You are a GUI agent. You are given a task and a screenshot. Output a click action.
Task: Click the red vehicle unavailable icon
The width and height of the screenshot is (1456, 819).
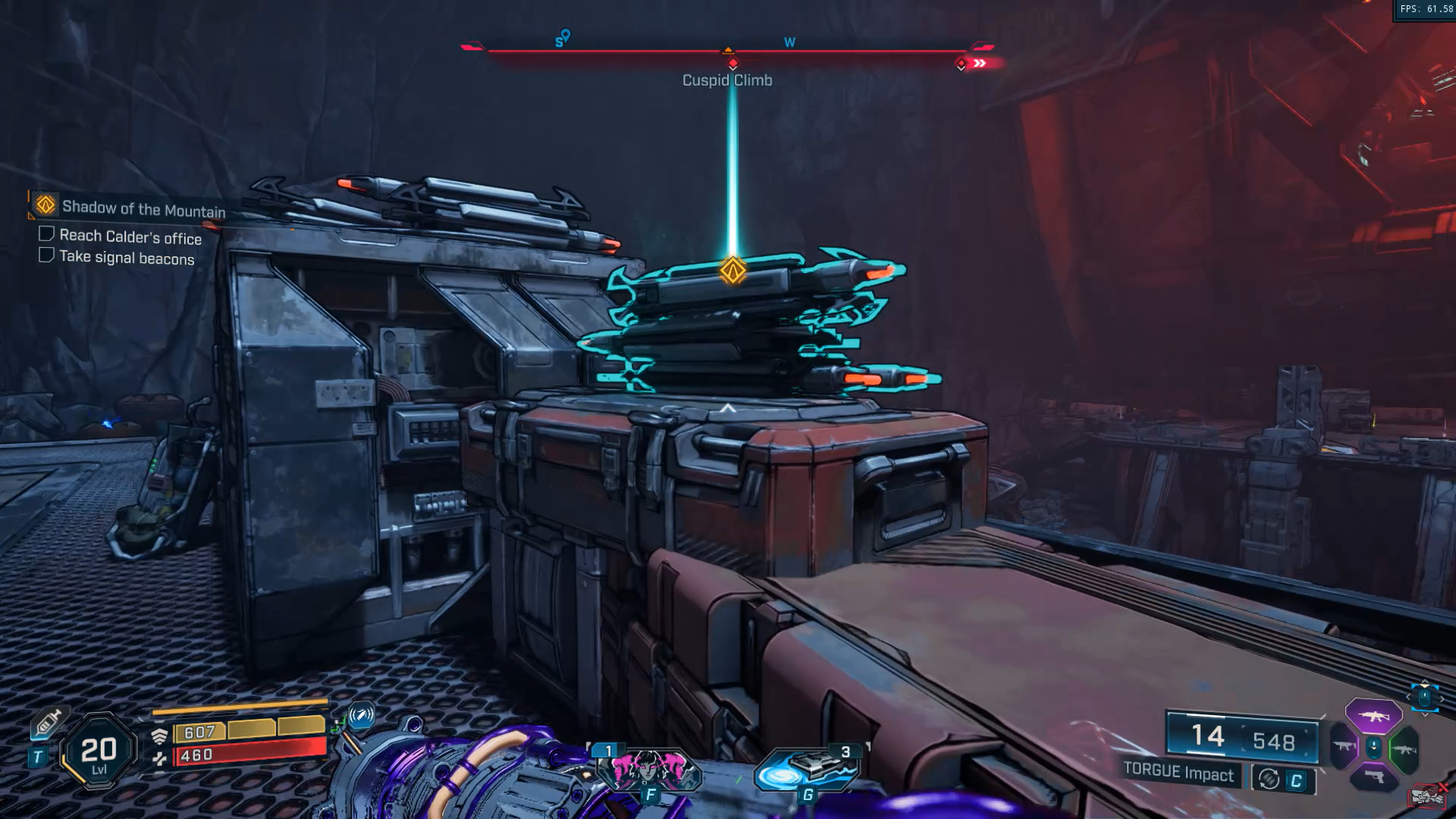[x=1427, y=795]
